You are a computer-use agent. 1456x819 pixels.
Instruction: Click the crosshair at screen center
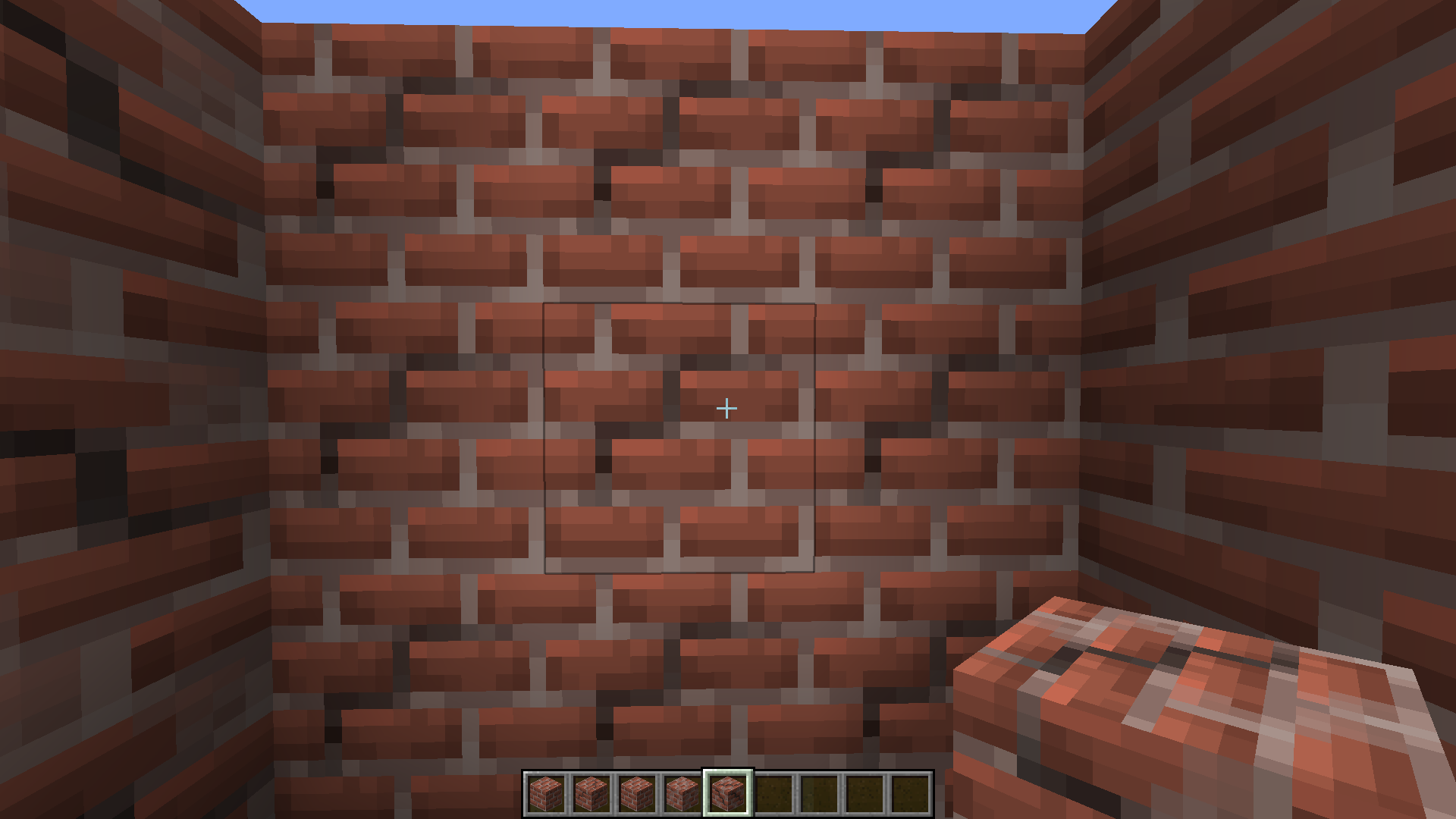pyautogui.click(x=726, y=408)
